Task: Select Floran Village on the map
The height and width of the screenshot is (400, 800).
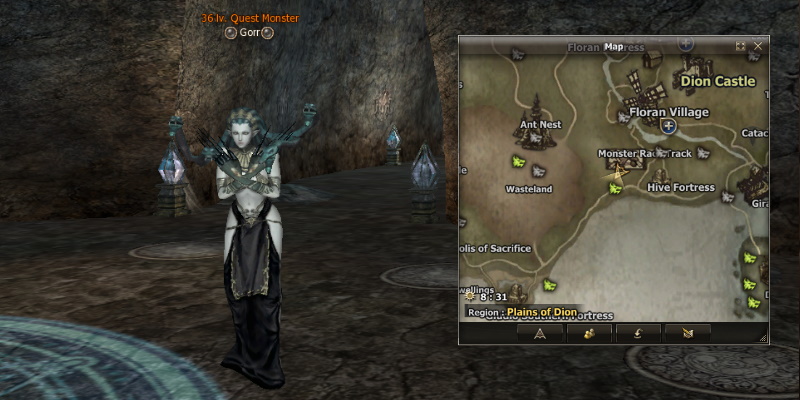Action: (x=668, y=112)
